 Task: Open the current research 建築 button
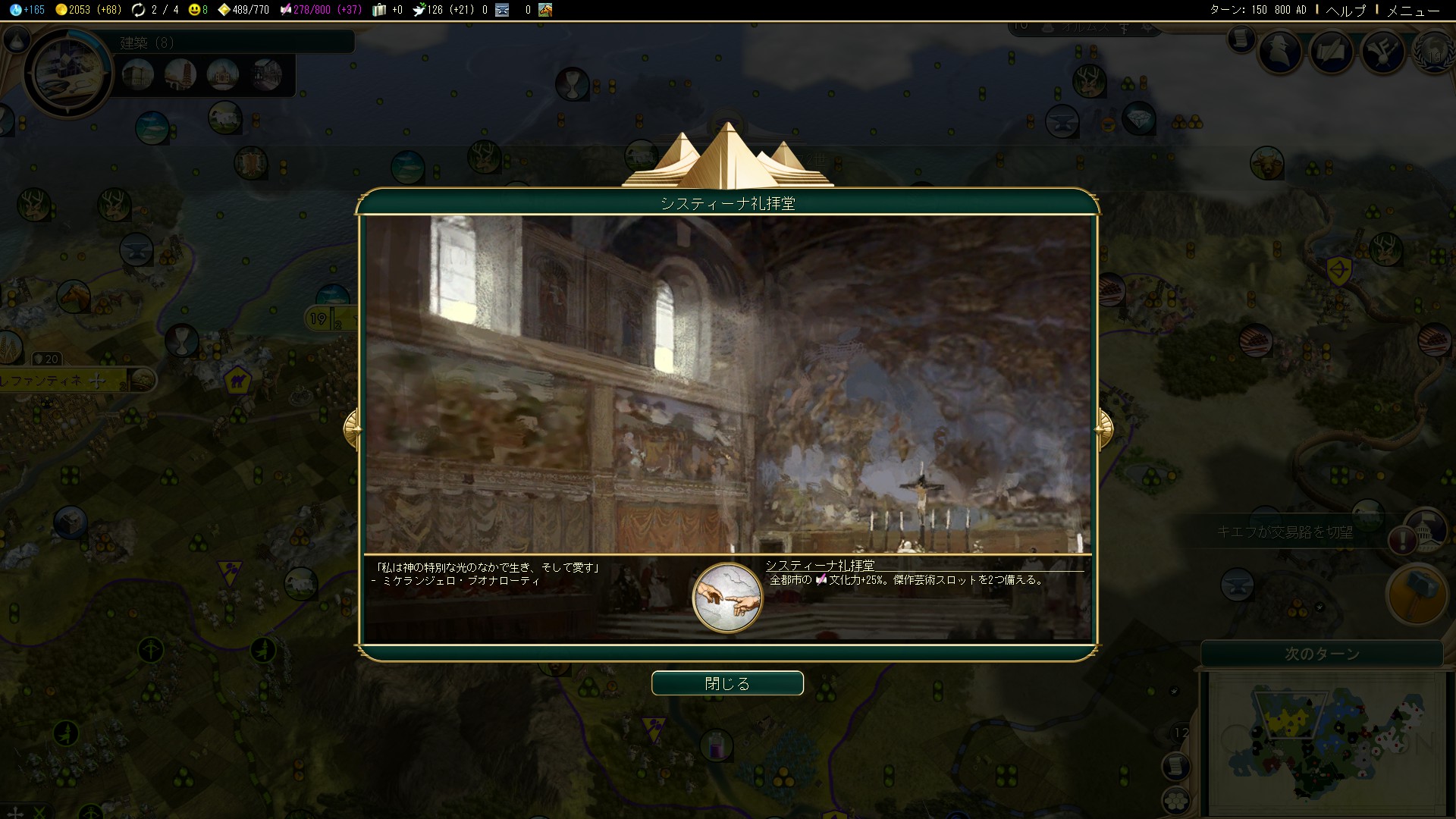tap(67, 73)
